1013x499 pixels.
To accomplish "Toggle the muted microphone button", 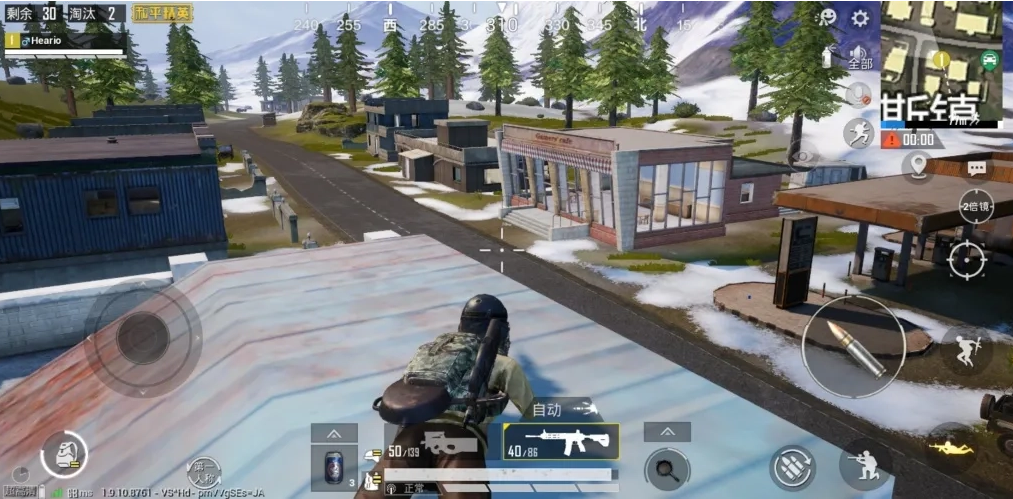I will 858,96.
